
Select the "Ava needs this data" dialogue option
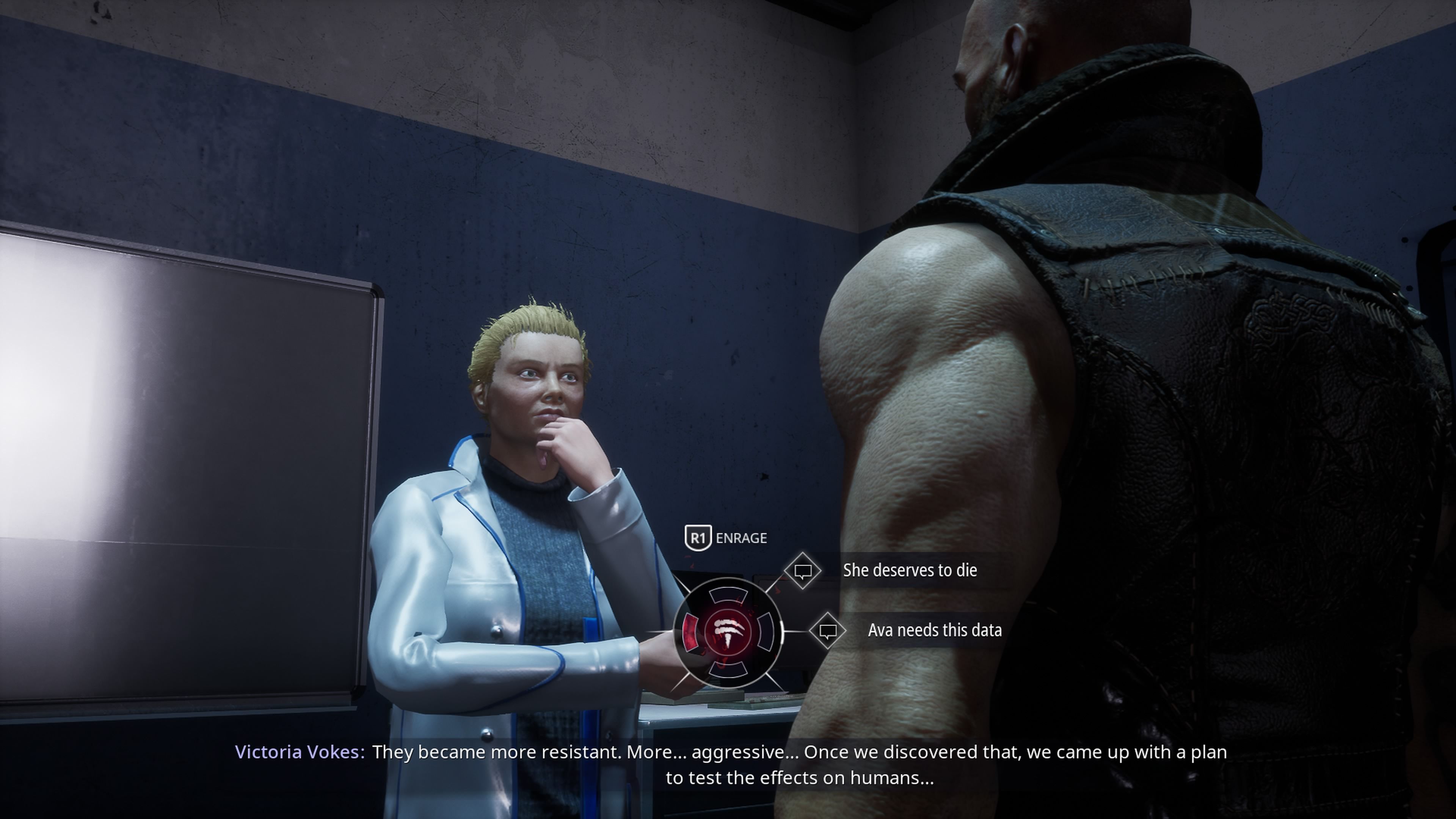[x=934, y=630]
